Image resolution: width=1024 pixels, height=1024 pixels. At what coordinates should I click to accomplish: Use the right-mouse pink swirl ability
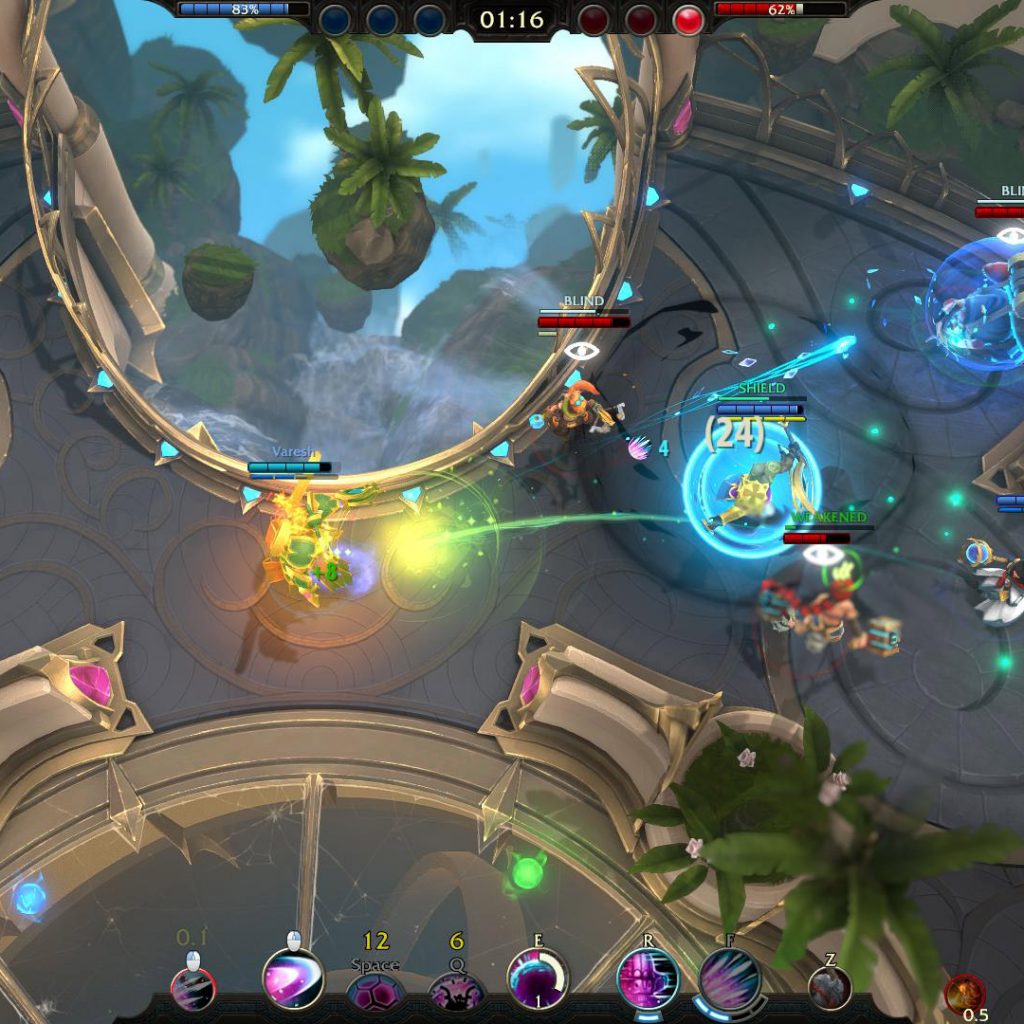tap(293, 978)
